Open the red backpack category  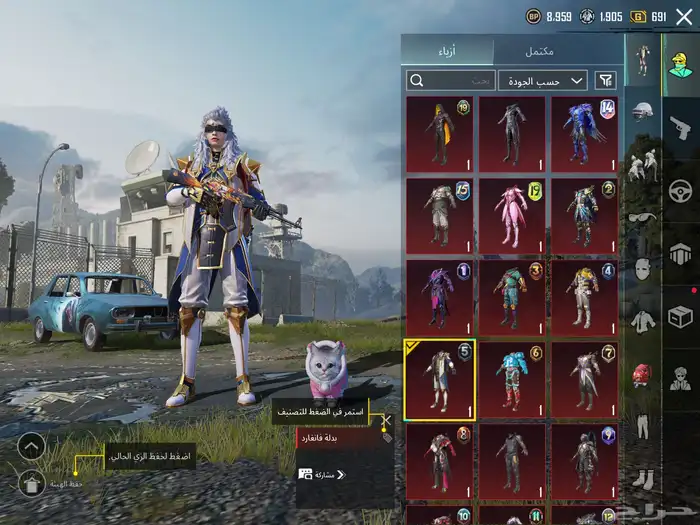pyautogui.click(x=642, y=374)
